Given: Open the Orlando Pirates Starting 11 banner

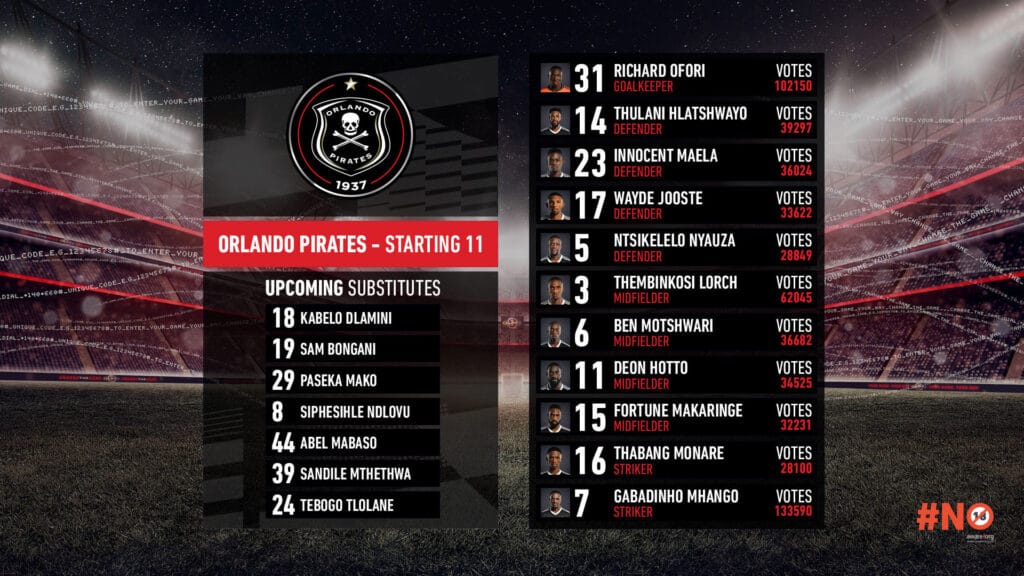Looking at the screenshot, I should click(x=350, y=244).
